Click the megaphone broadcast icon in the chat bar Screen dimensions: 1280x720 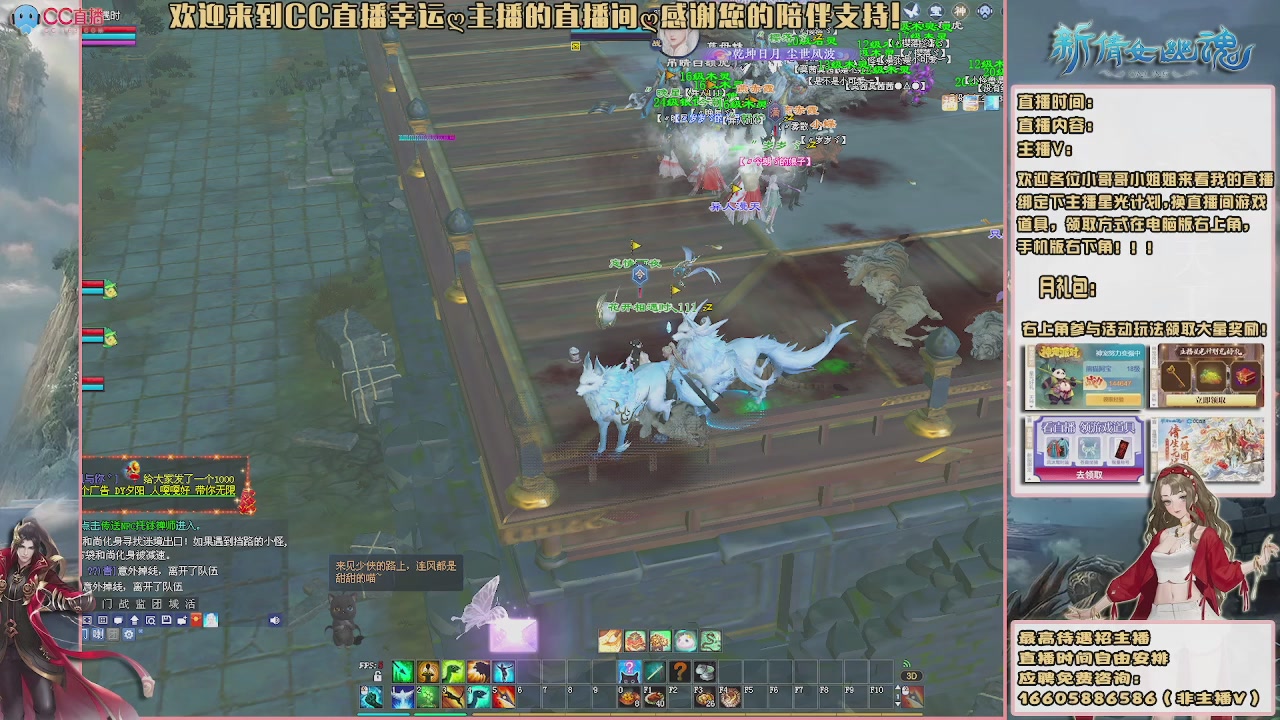(98, 635)
